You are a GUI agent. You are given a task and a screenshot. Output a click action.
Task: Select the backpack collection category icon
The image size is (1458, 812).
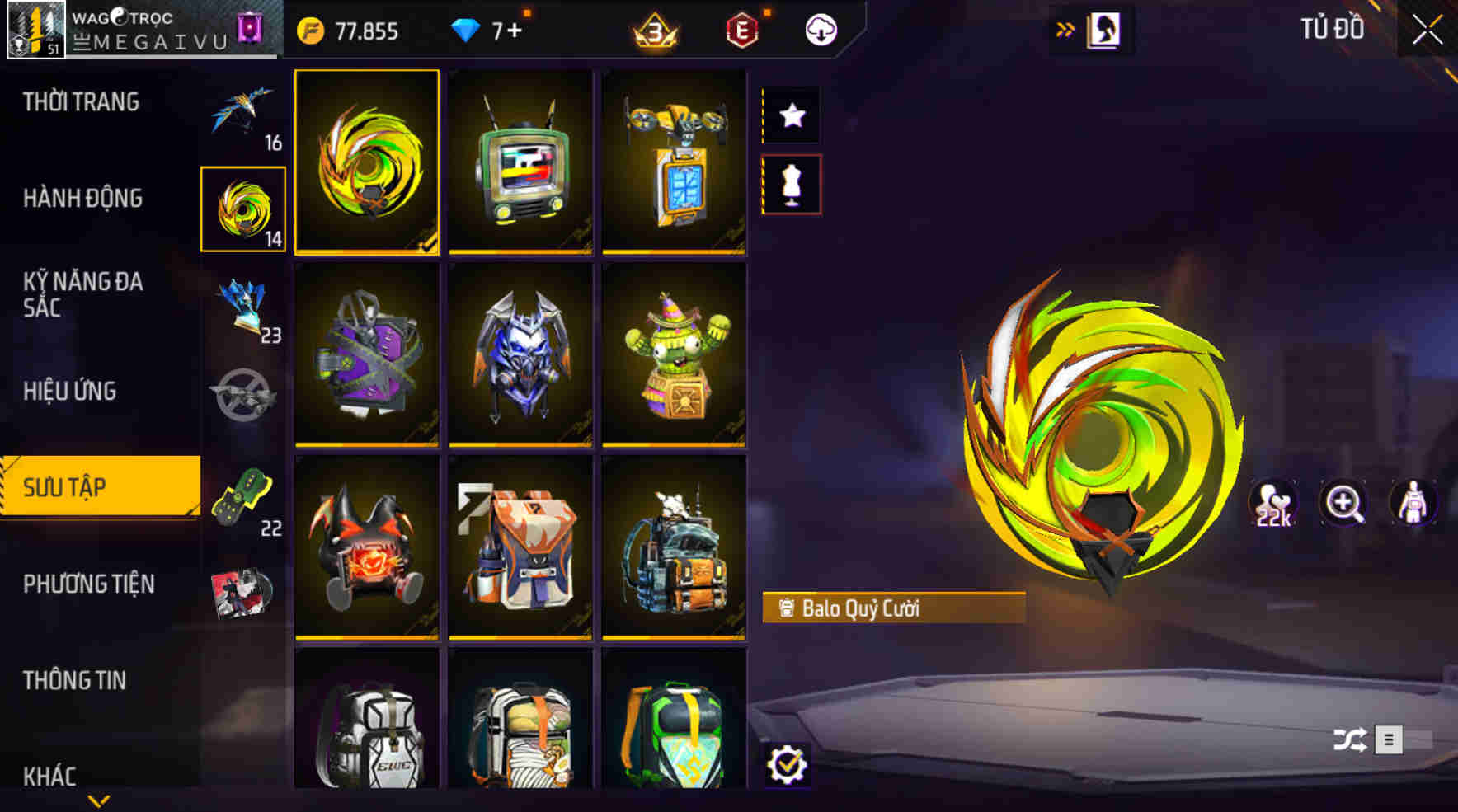242,208
